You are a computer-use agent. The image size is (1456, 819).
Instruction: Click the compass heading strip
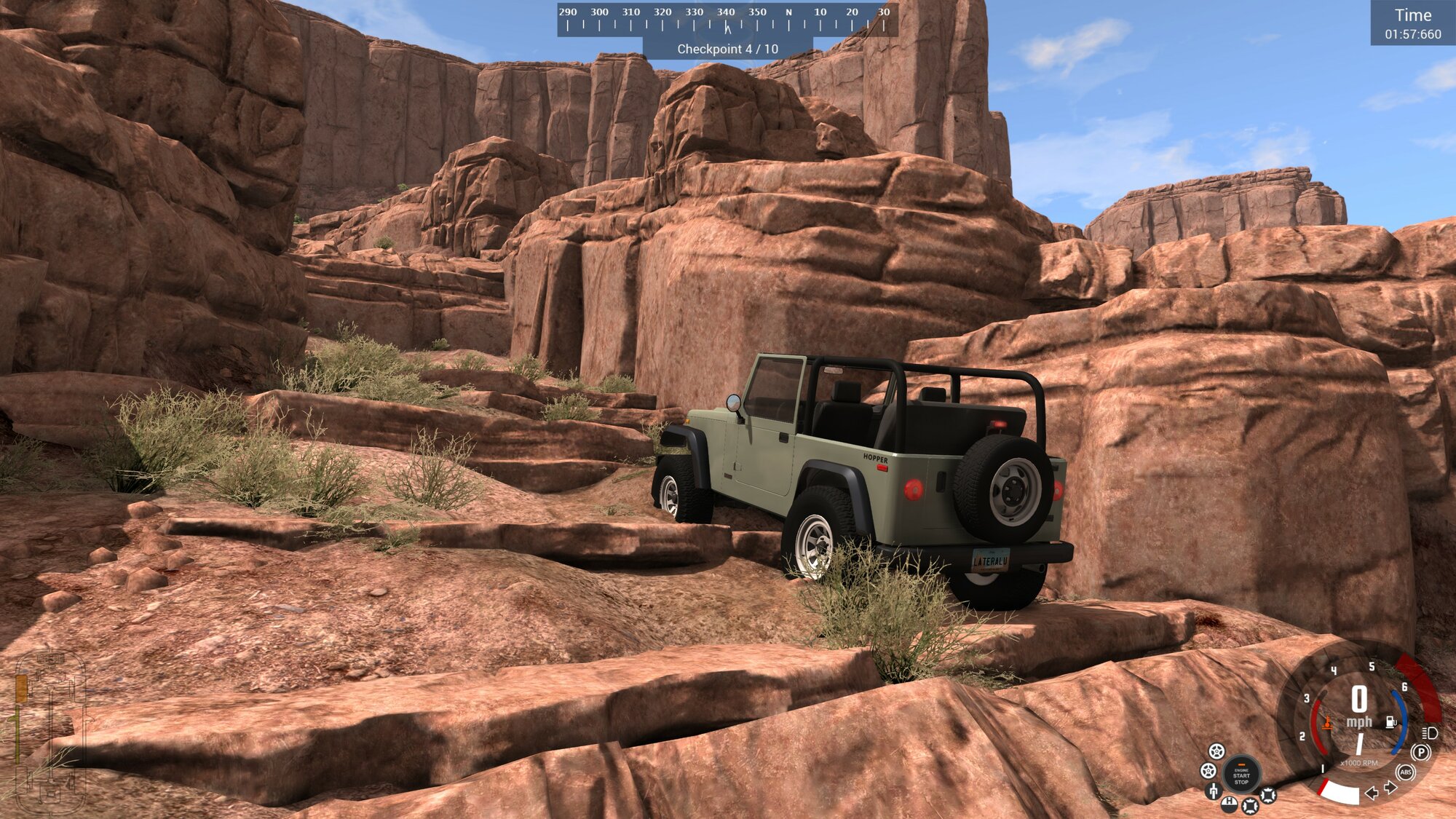coord(727,20)
